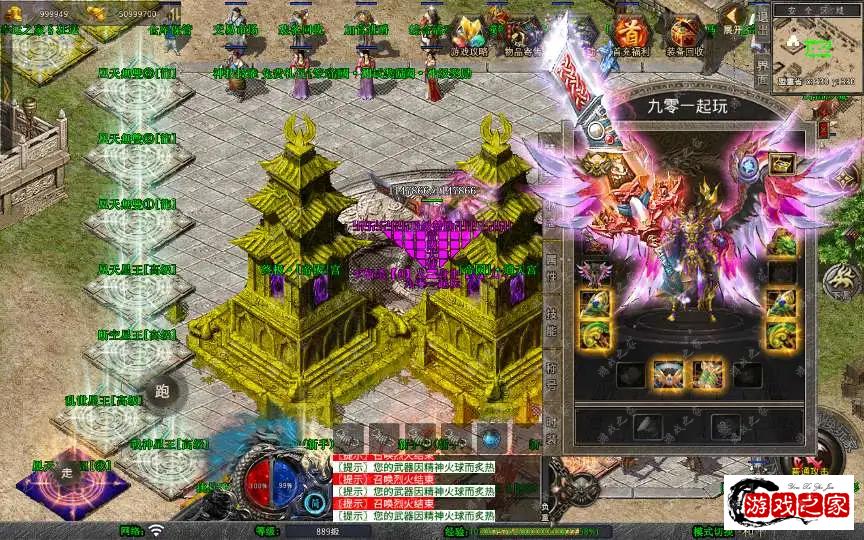Screen dimensions: 864x540
Task: Click the 下马 dismount round button
Action: pos(840,281)
